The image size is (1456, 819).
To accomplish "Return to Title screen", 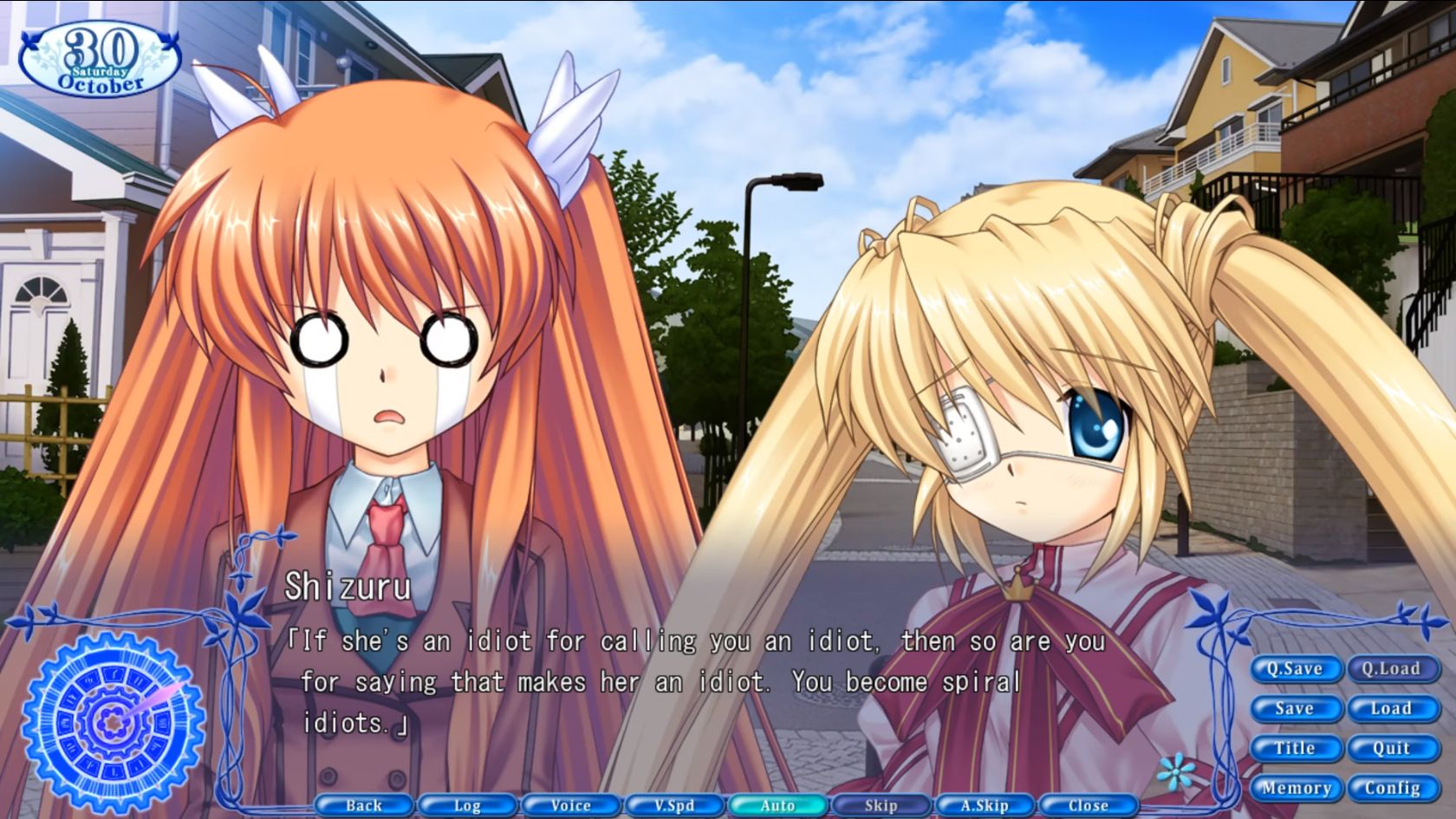I will [x=1295, y=748].
